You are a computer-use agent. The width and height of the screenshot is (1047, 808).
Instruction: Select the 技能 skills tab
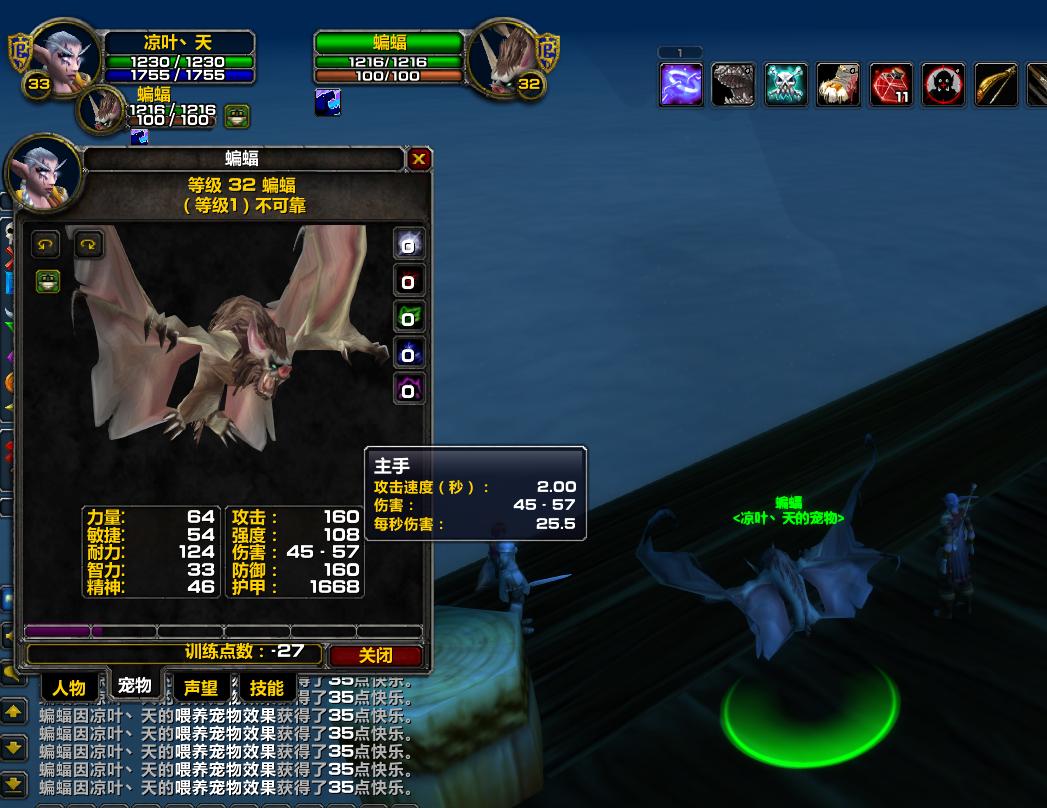[266, 688]
